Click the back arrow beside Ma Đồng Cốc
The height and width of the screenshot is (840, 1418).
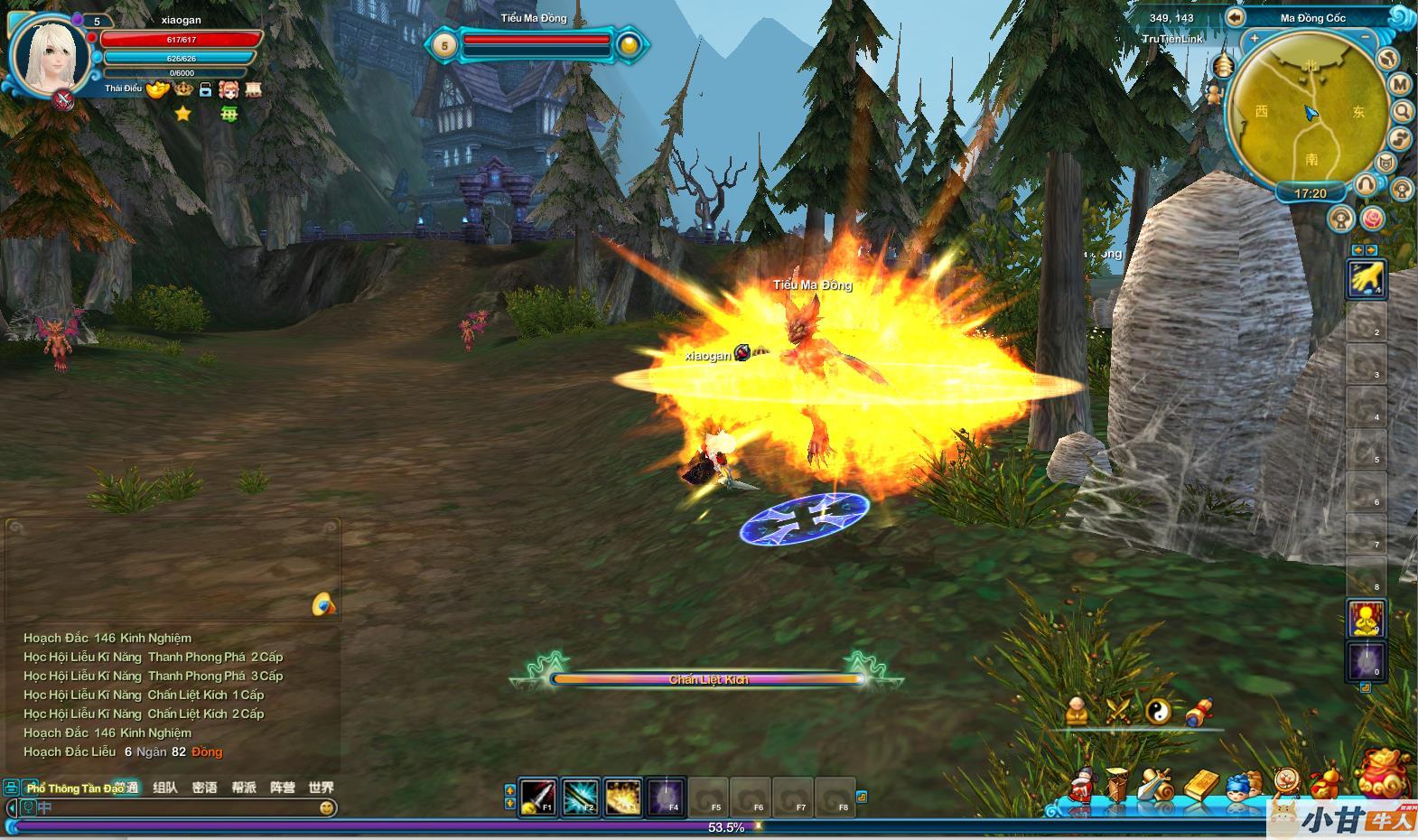(x=1236, y=17)
